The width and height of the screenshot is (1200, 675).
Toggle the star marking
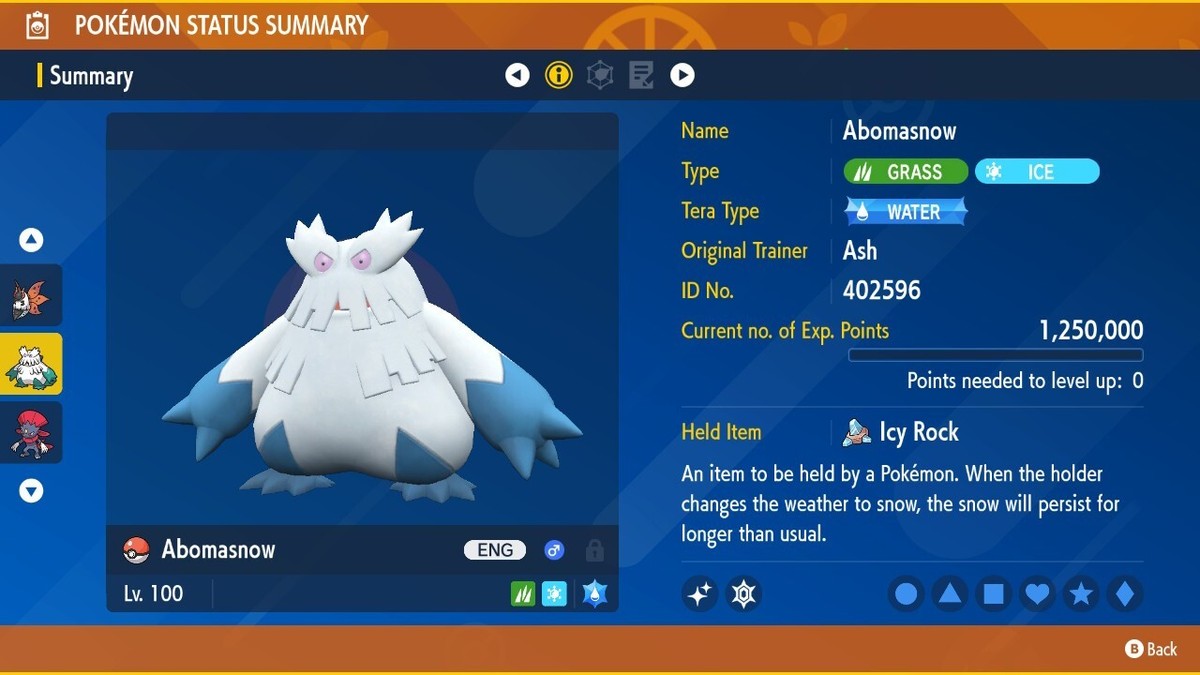point(1081,594)
